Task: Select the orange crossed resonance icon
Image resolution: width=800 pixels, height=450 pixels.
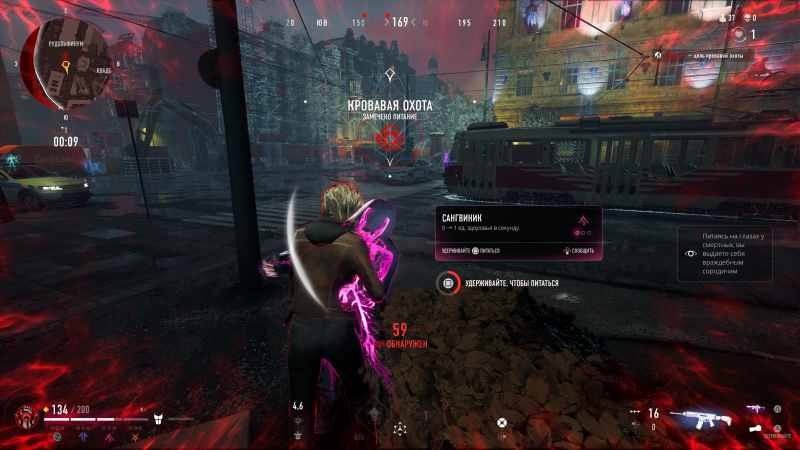Action: [x=134, y=435]
